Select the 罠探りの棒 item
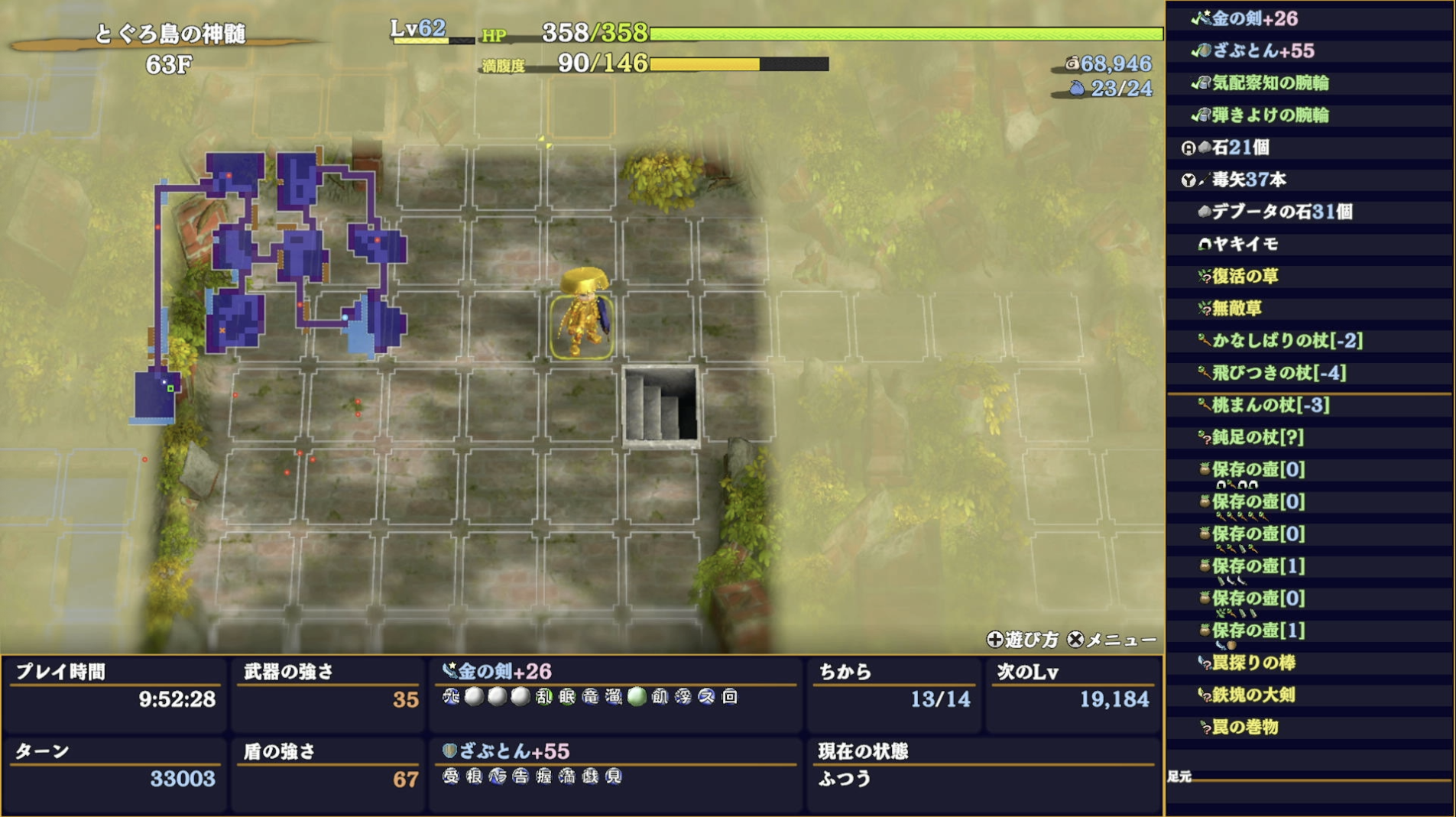Image resolution: width=1456 pixels, height=817 pixels. click(1253, 663)
